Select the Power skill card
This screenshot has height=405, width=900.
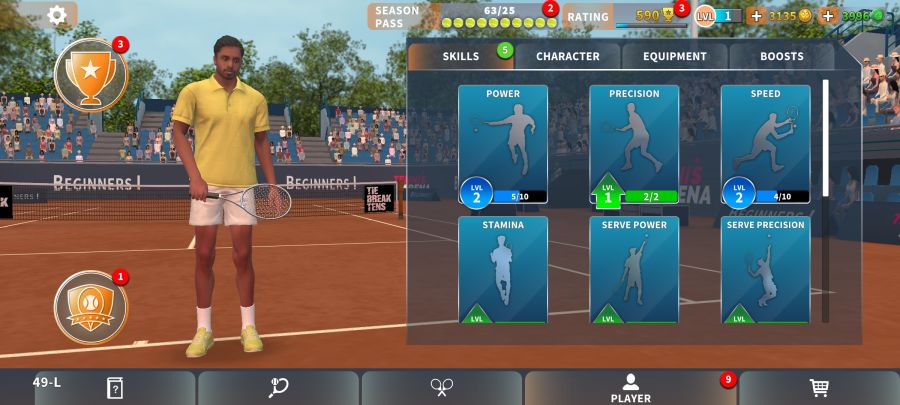tap(503, 144)
